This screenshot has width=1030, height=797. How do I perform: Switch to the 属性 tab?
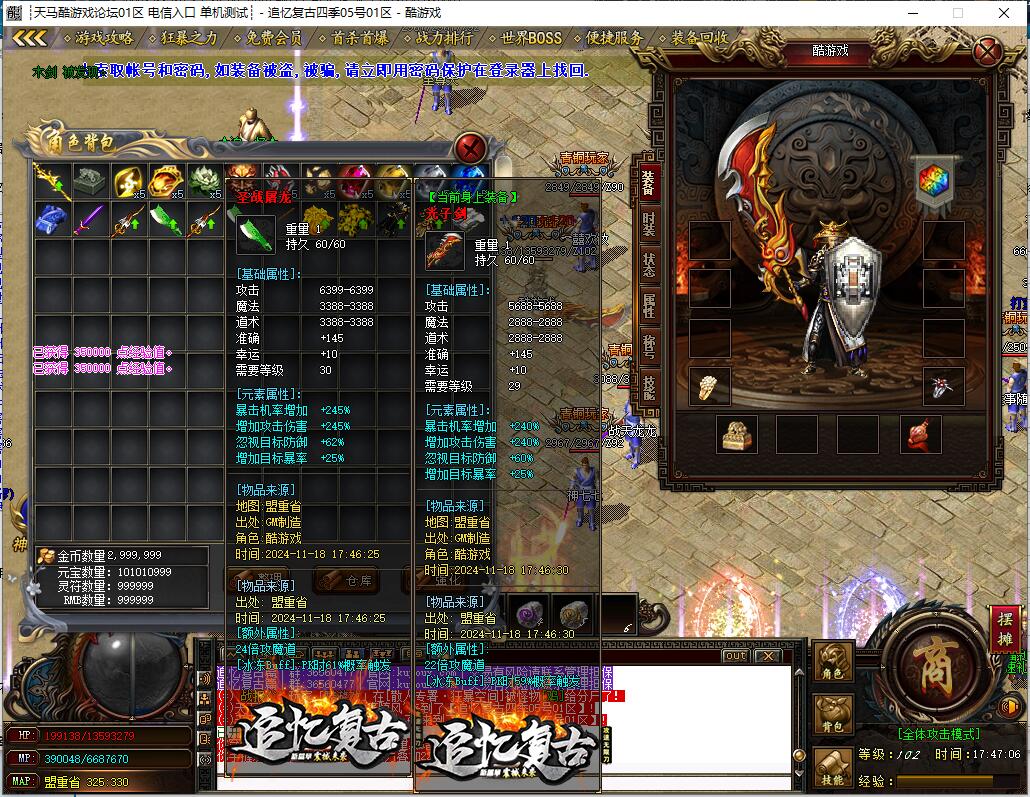[649, 307]
